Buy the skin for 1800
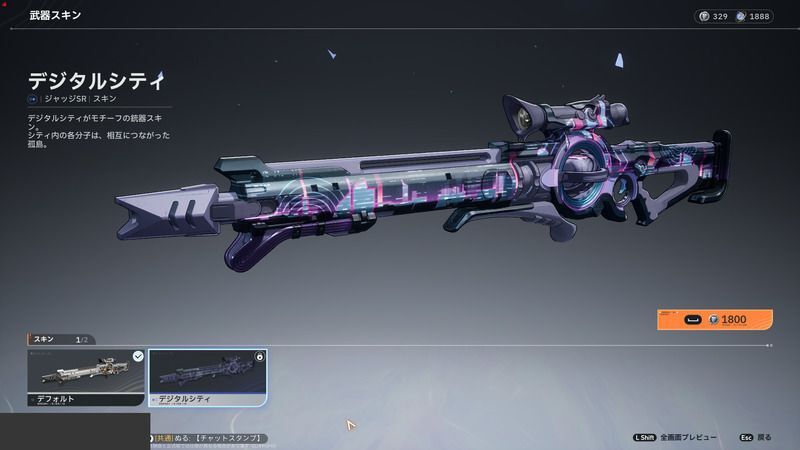The height and width of the screenshot is (450, 800). click(x=715, y=320)
